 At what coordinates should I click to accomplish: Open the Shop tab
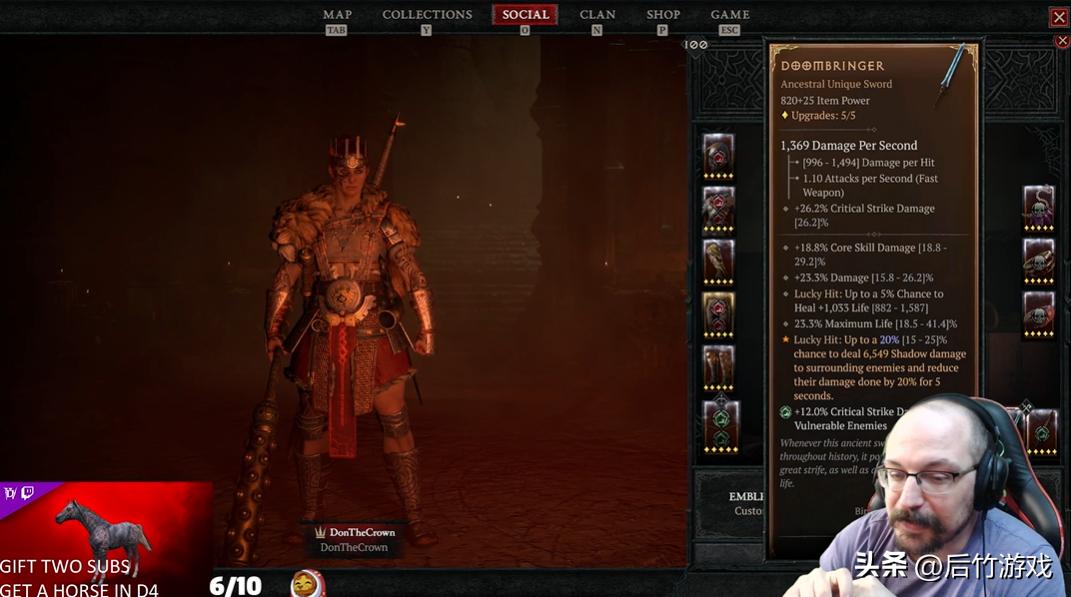663,15
